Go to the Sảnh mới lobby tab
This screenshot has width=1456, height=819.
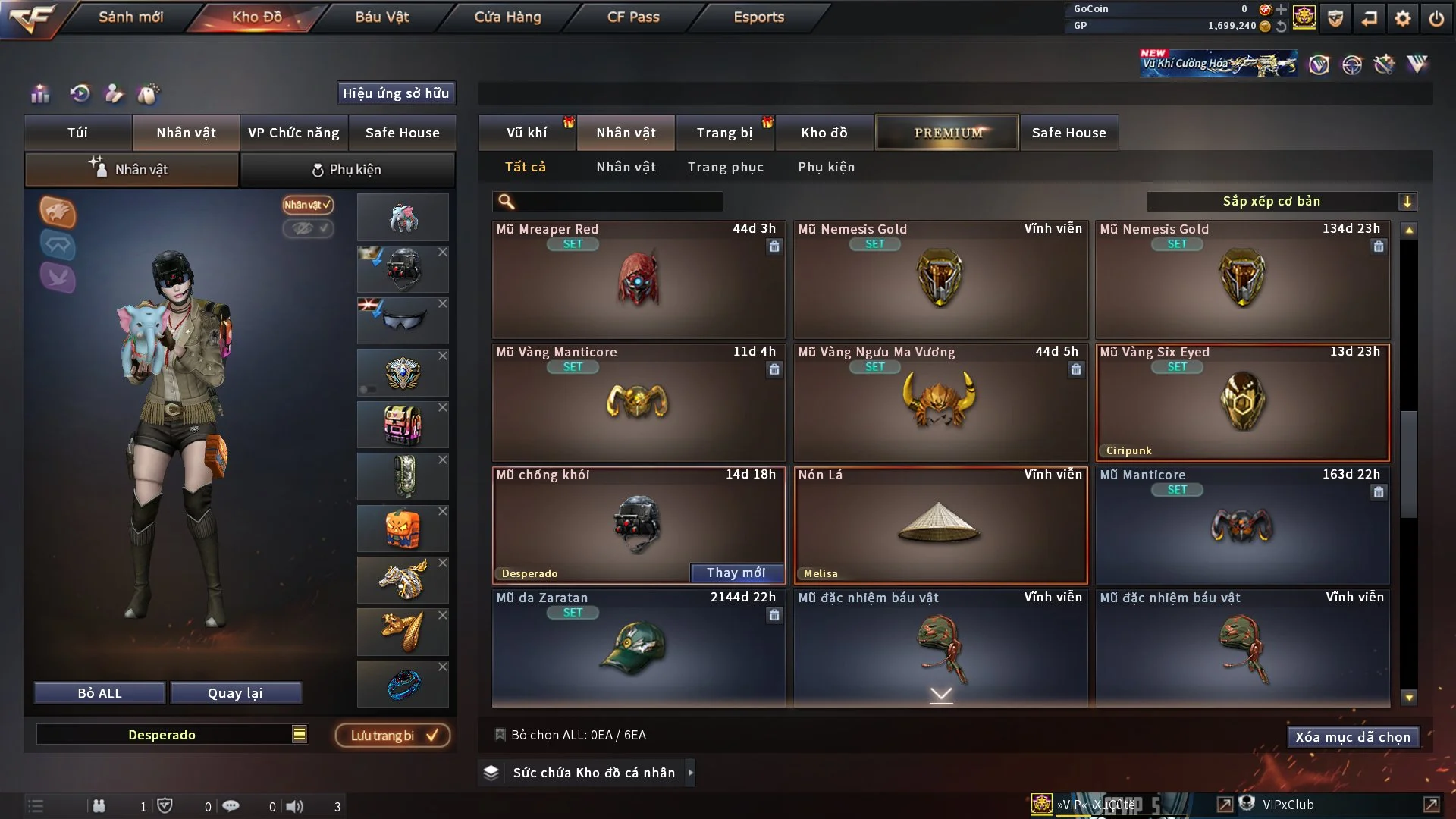[x=130, y=17]
